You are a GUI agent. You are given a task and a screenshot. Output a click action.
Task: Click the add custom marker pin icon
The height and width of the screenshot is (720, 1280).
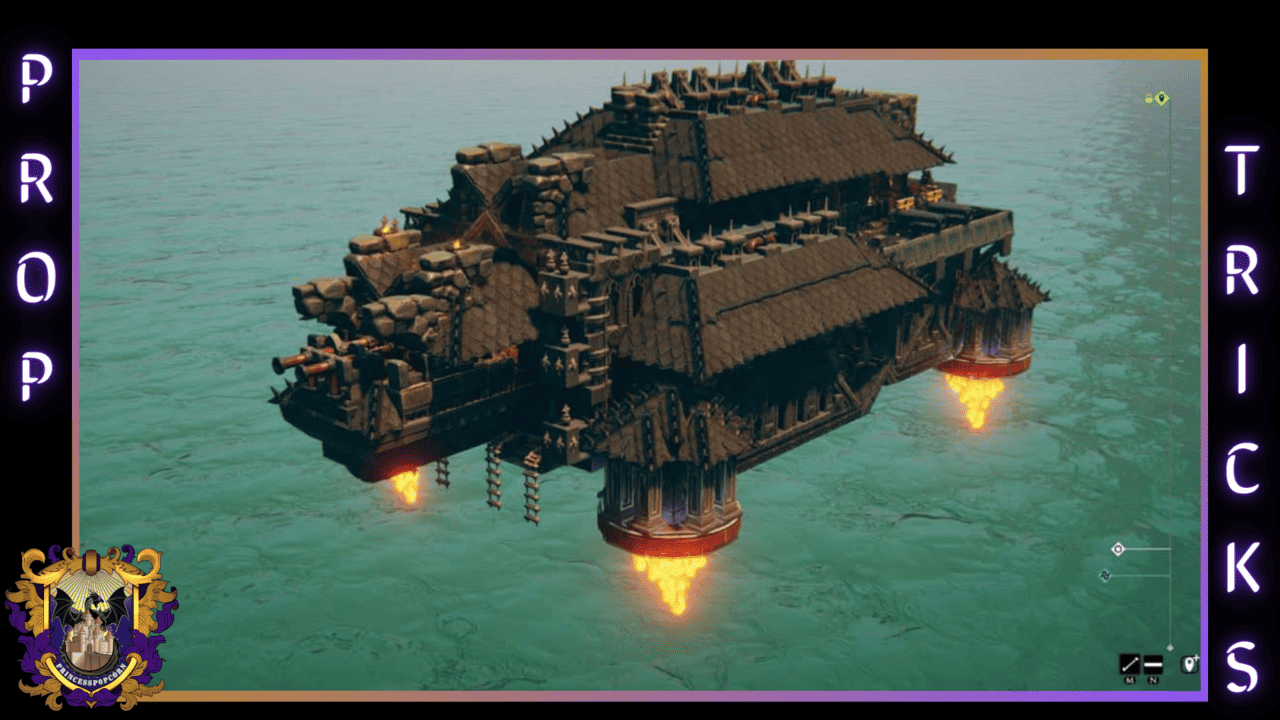tap(1189, 664)
